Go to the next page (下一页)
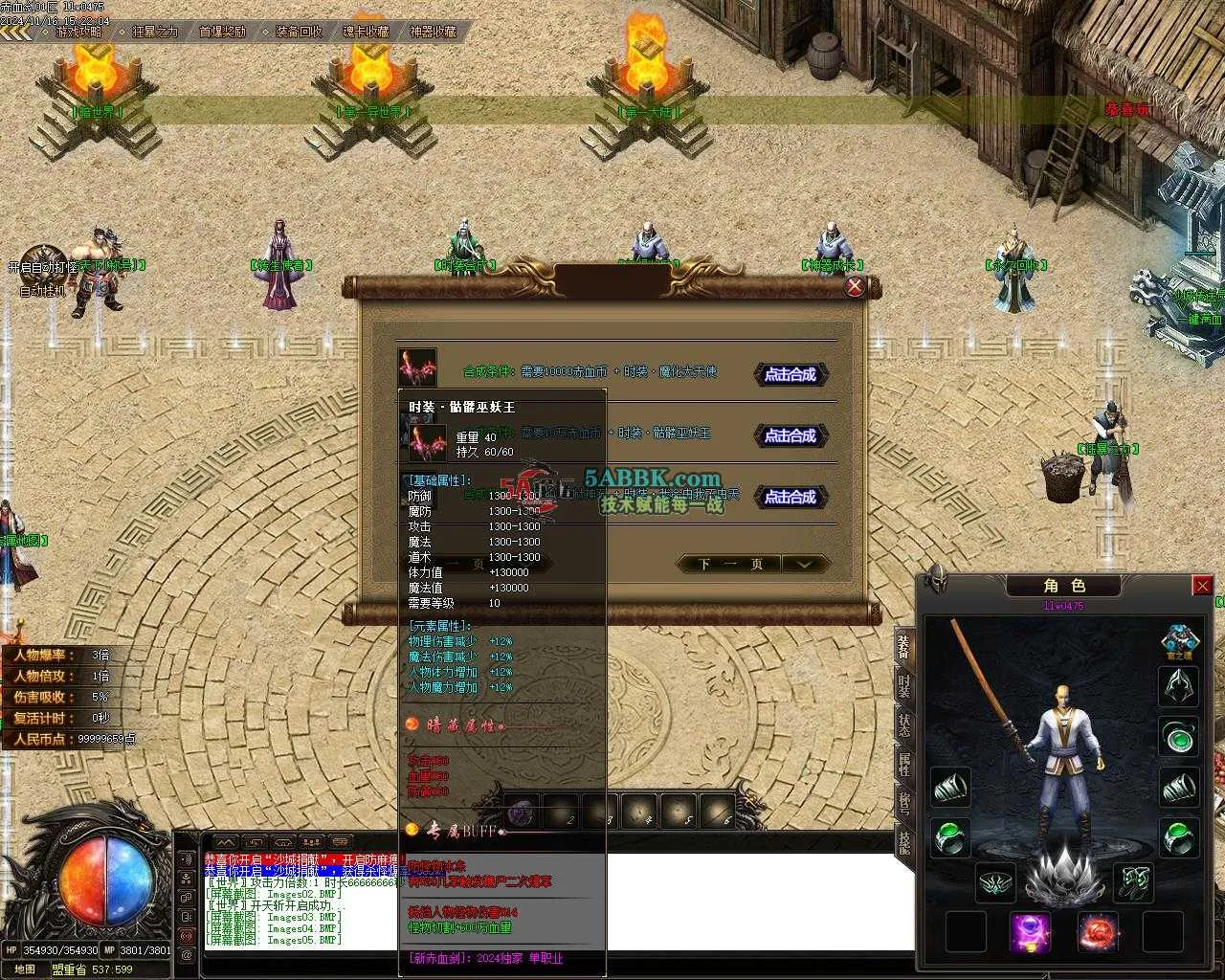The width and height of the screenshot is (1225, 980). (x=731, y=564)
